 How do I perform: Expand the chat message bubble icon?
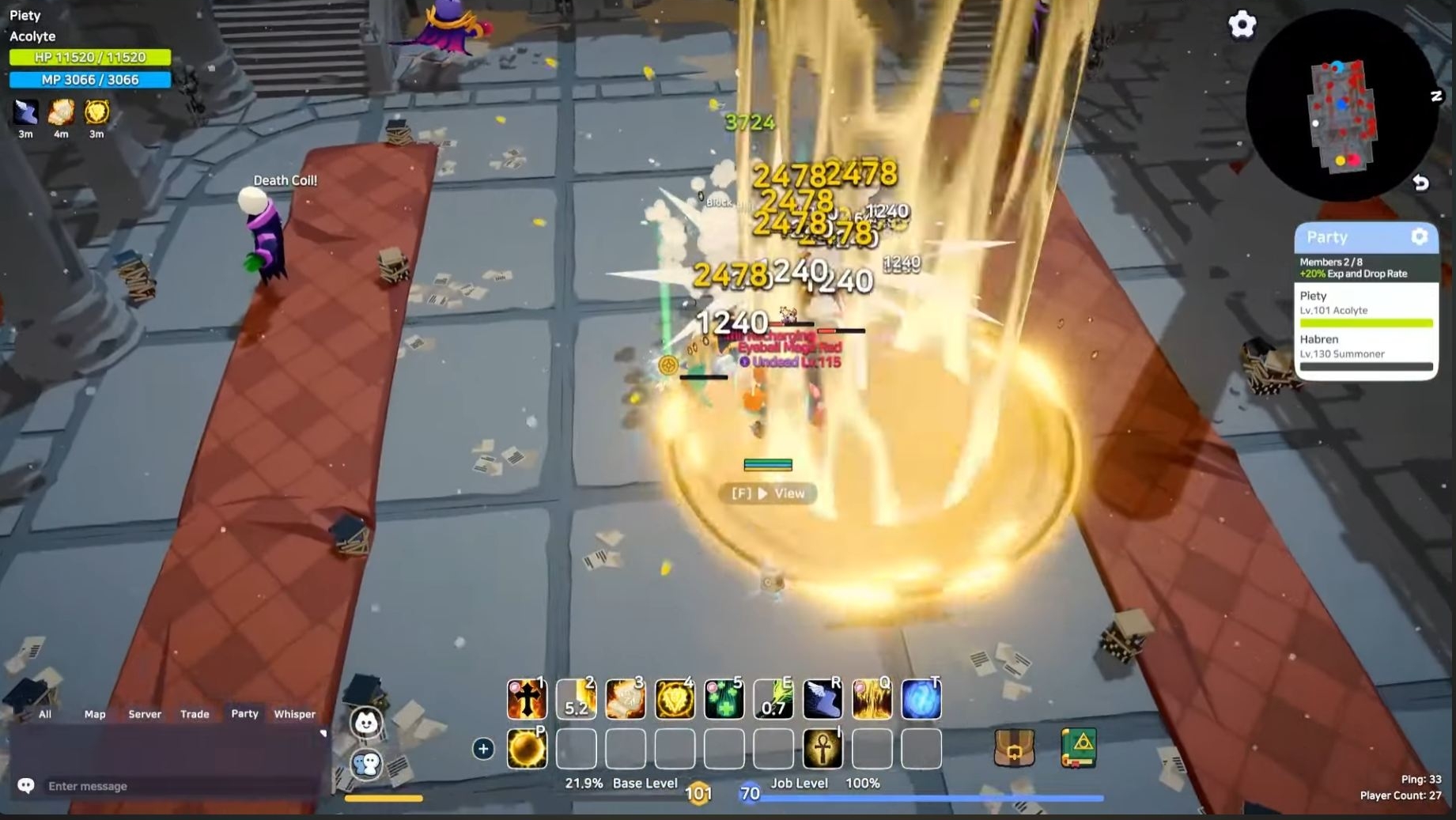click(x=27, y=785)
